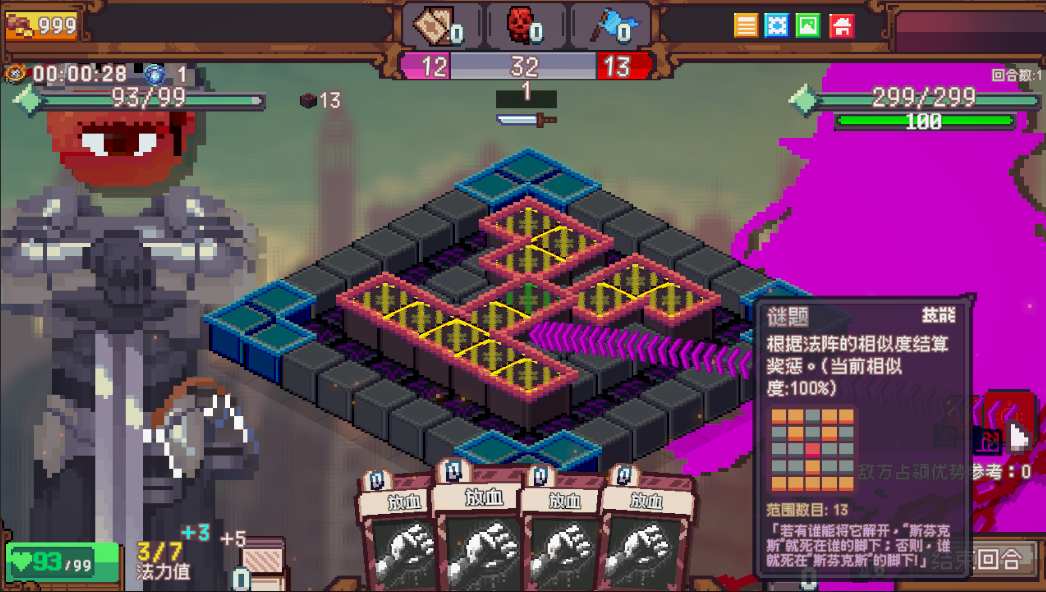The image size is (1046, 592).
Task: Open the draw pile deck icon
Action: click(262, 562)
